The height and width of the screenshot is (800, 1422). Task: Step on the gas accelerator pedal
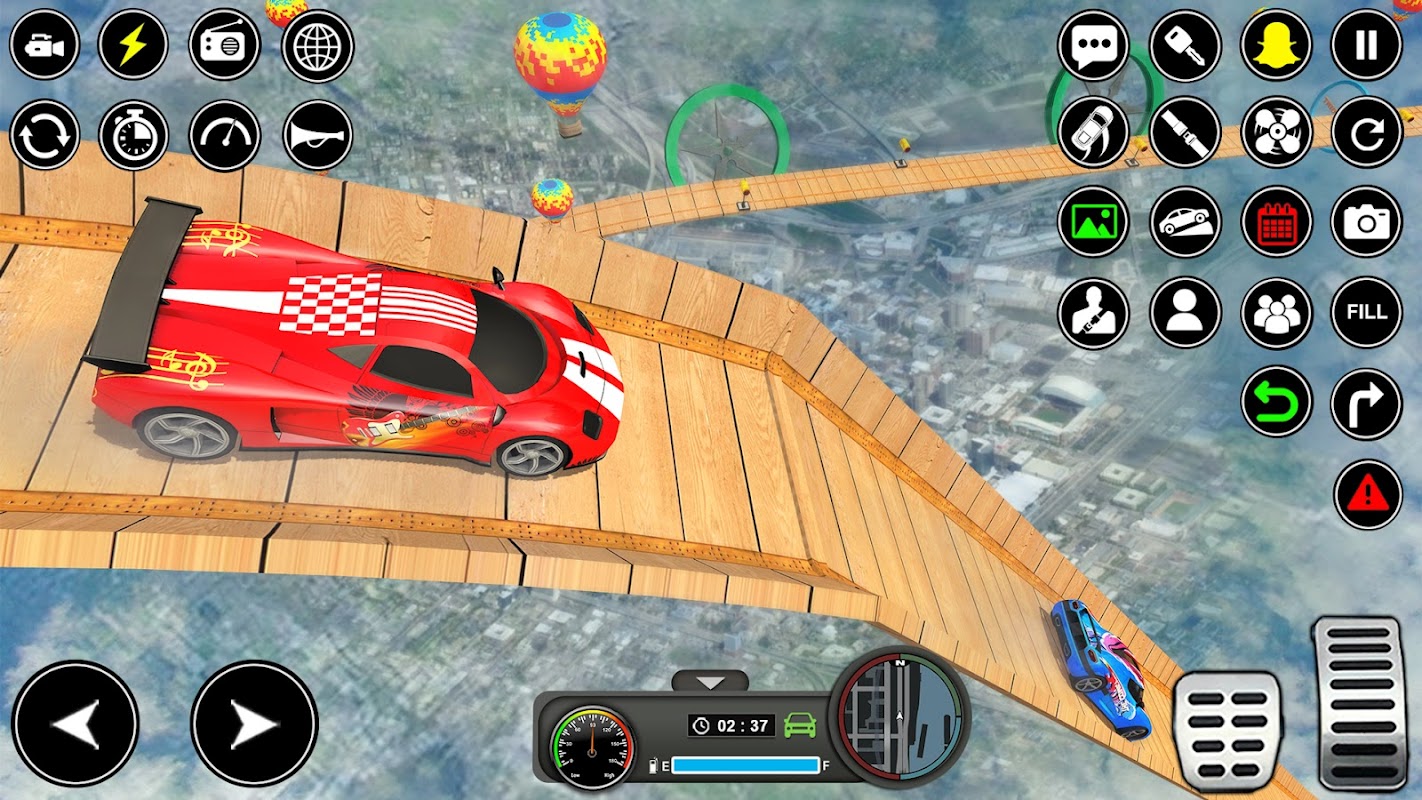[1359, 702]
